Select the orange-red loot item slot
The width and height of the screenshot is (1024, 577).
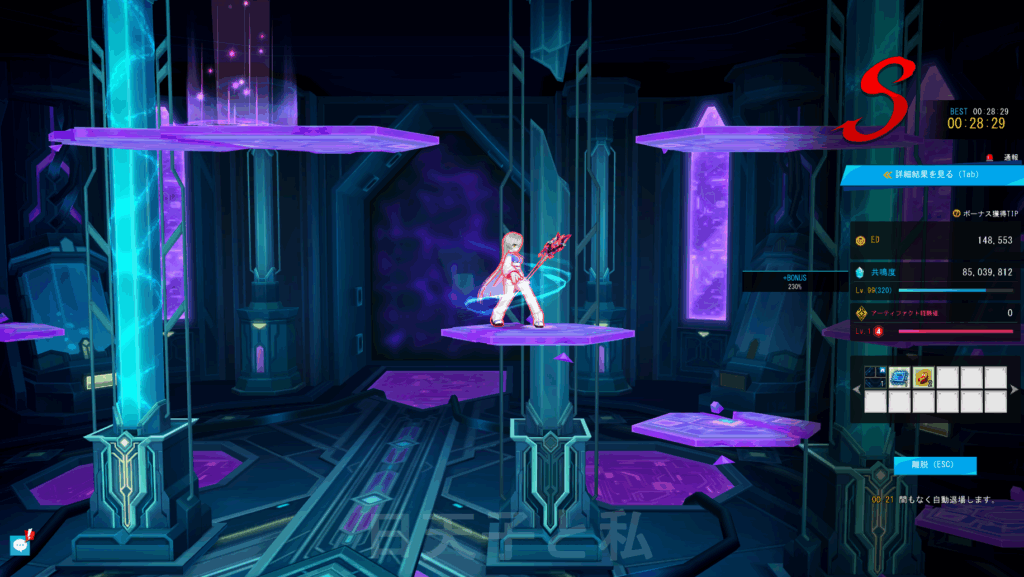click(922, 376)
